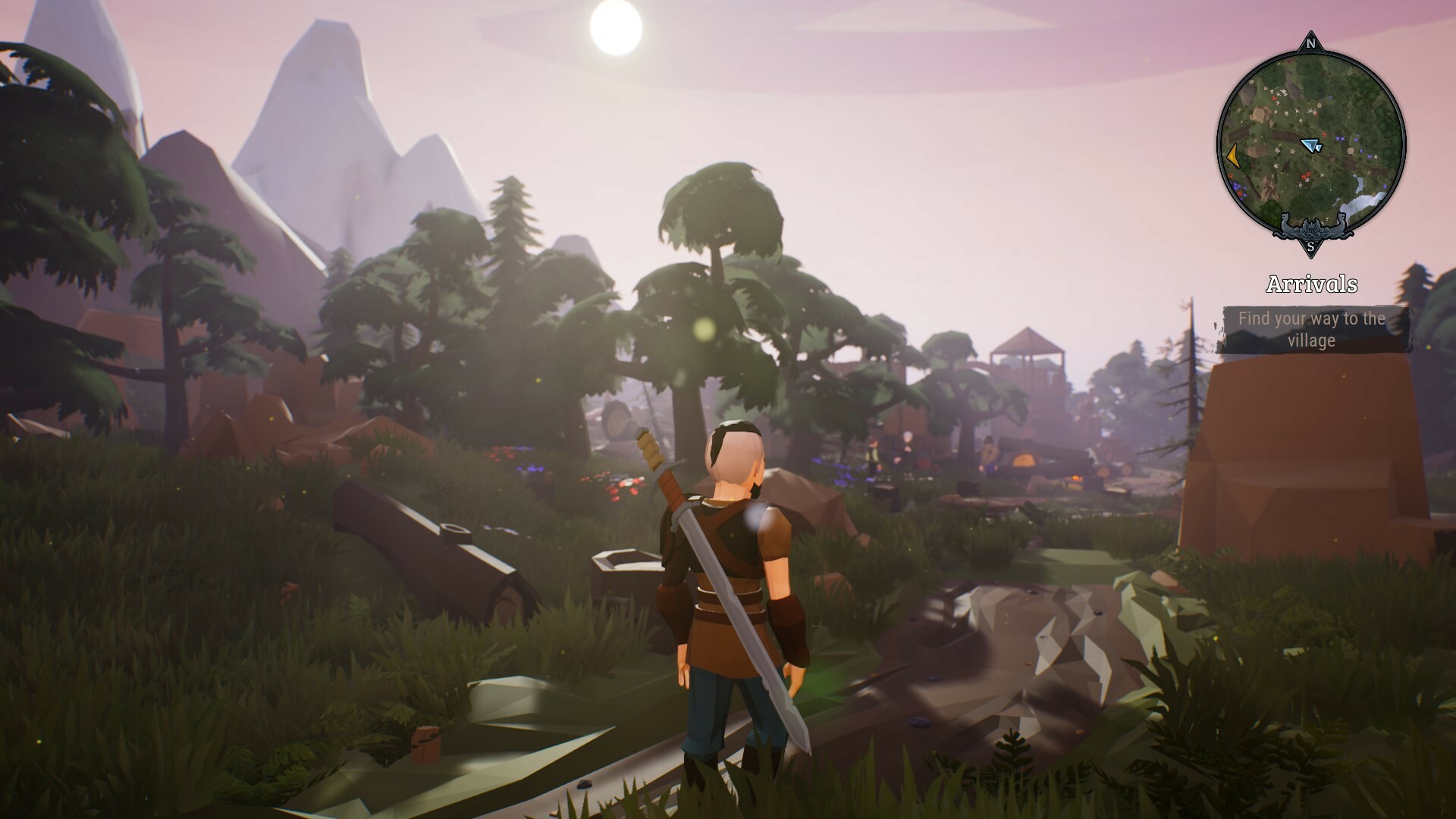This screenshot has width=1456, height=819.
Task: Click the N compass marker on the minimap
Action: tap(1310, 44)
